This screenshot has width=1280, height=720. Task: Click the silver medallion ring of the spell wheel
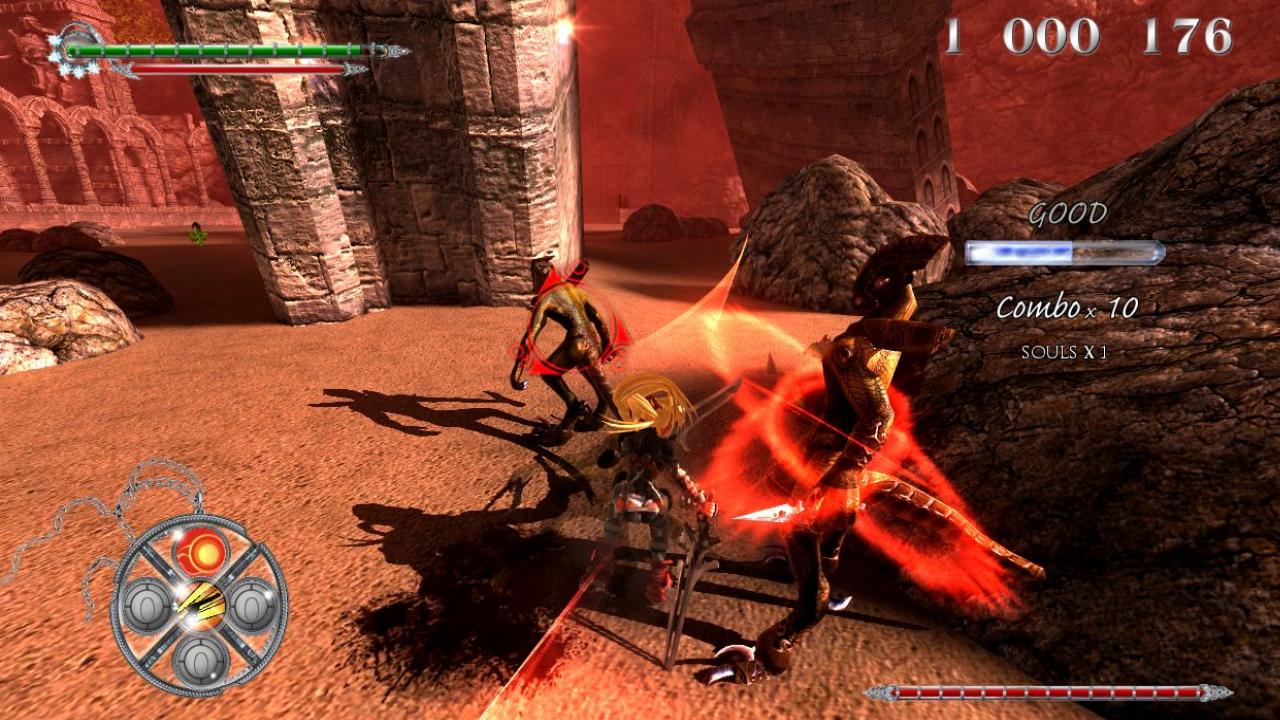click(116, 605)
